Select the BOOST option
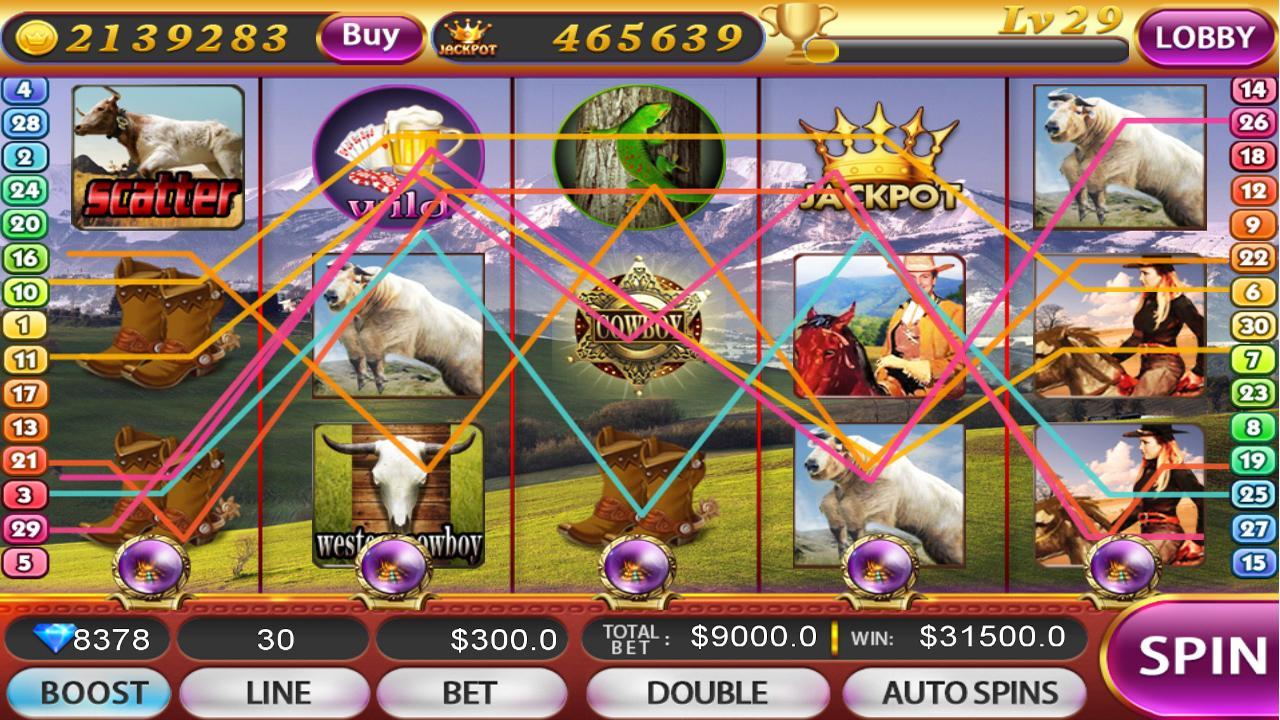Viewport: 1280px width, 720px height. 88,690
